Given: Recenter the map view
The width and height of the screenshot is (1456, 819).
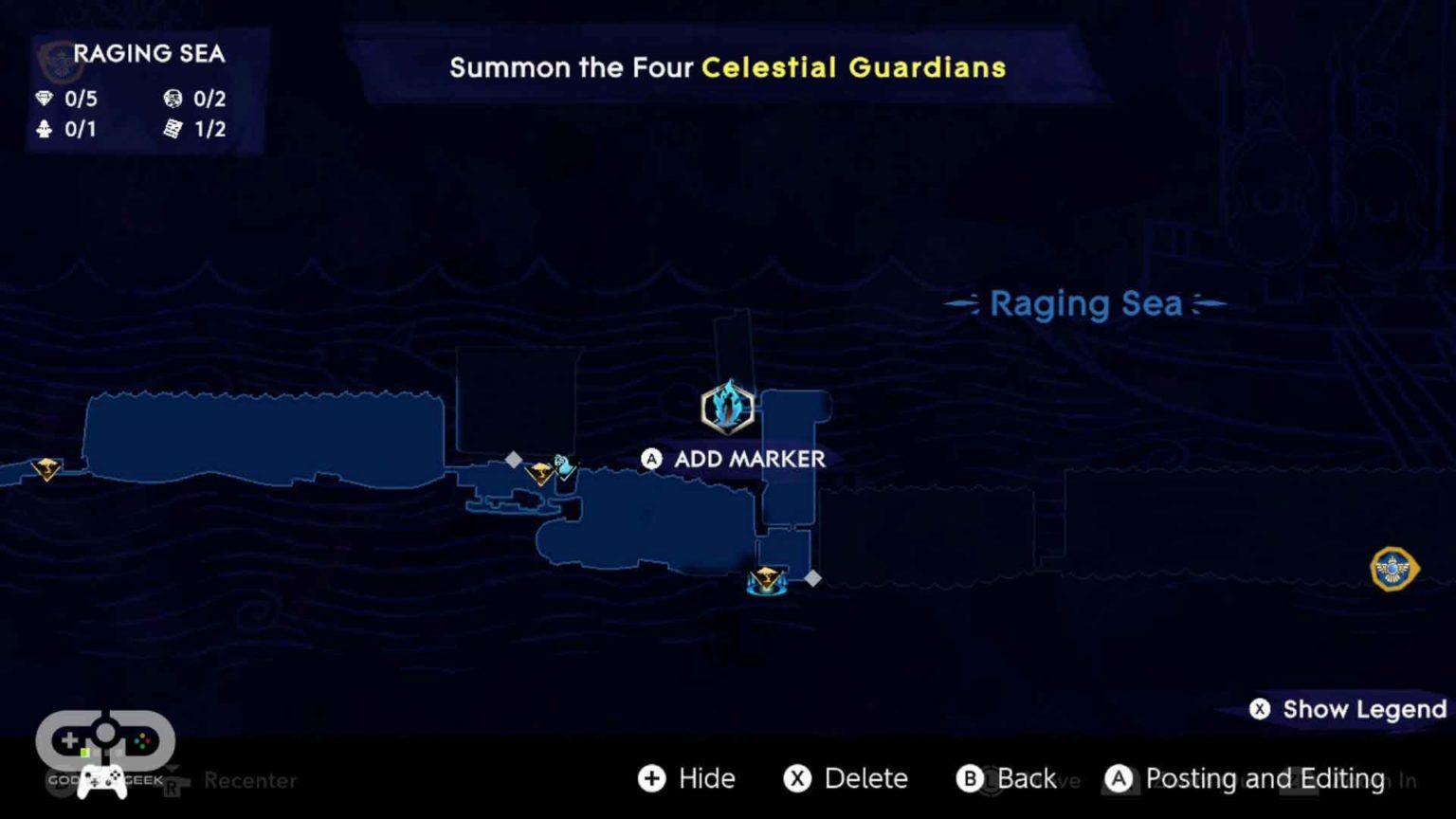Looking at the screenshot, I should pos(249,780).
